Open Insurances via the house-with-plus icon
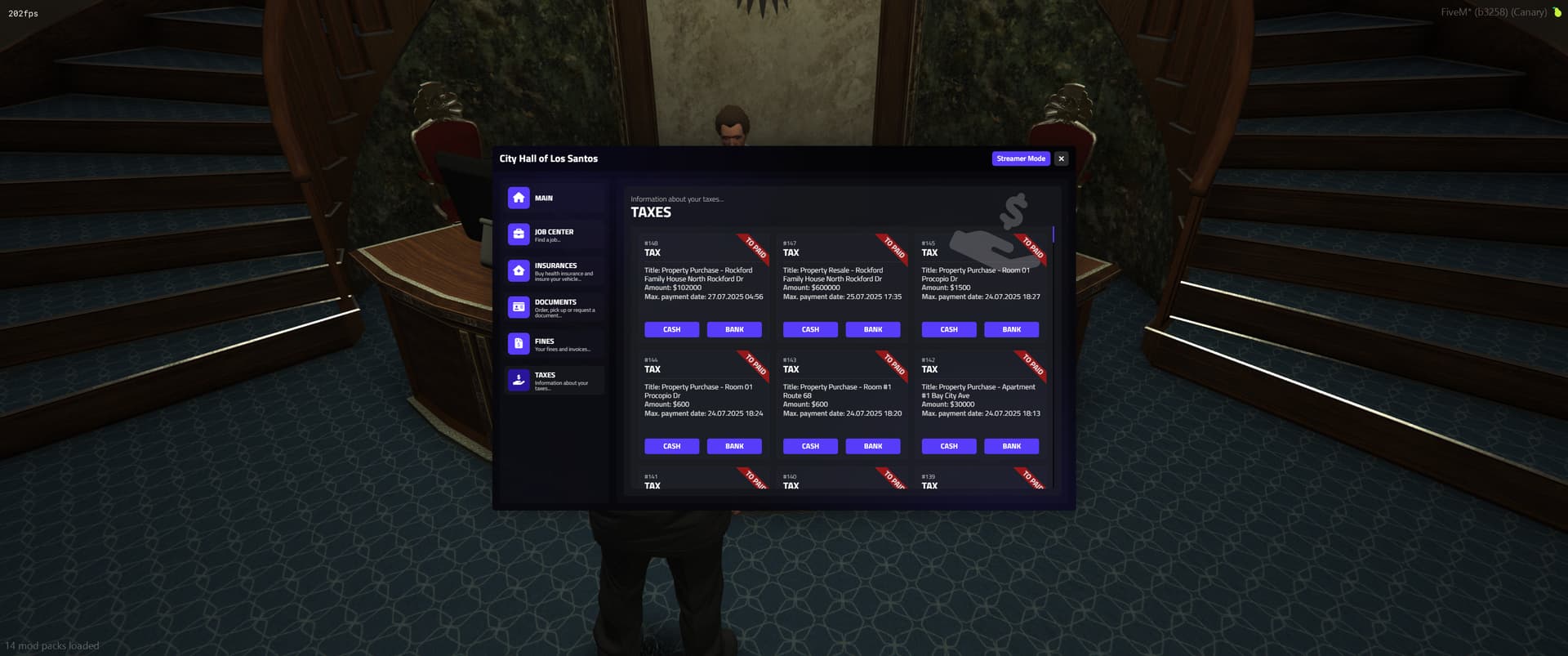 click(x=519, y=270)
